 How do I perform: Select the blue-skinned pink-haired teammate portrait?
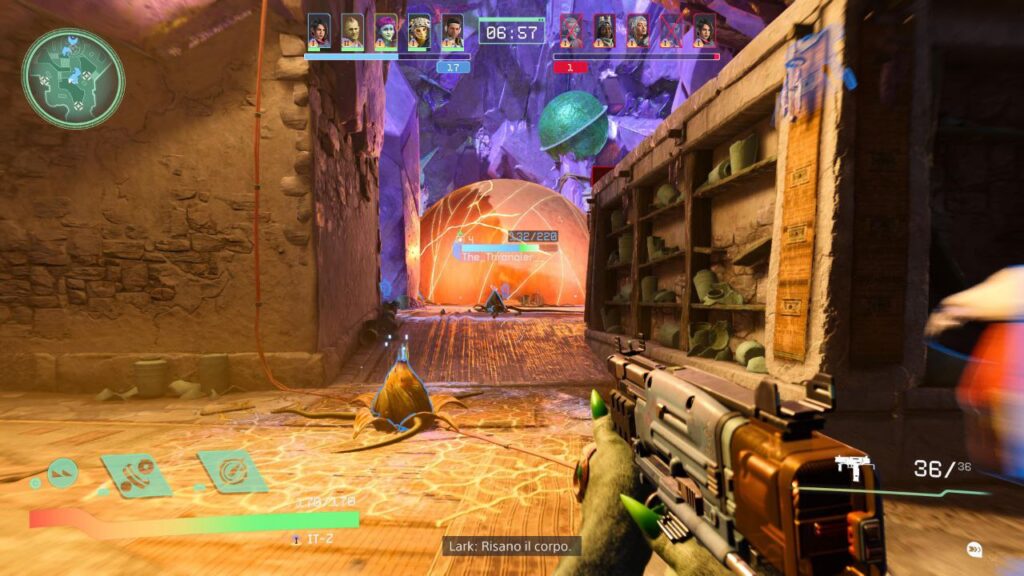[x=386, y=31]
